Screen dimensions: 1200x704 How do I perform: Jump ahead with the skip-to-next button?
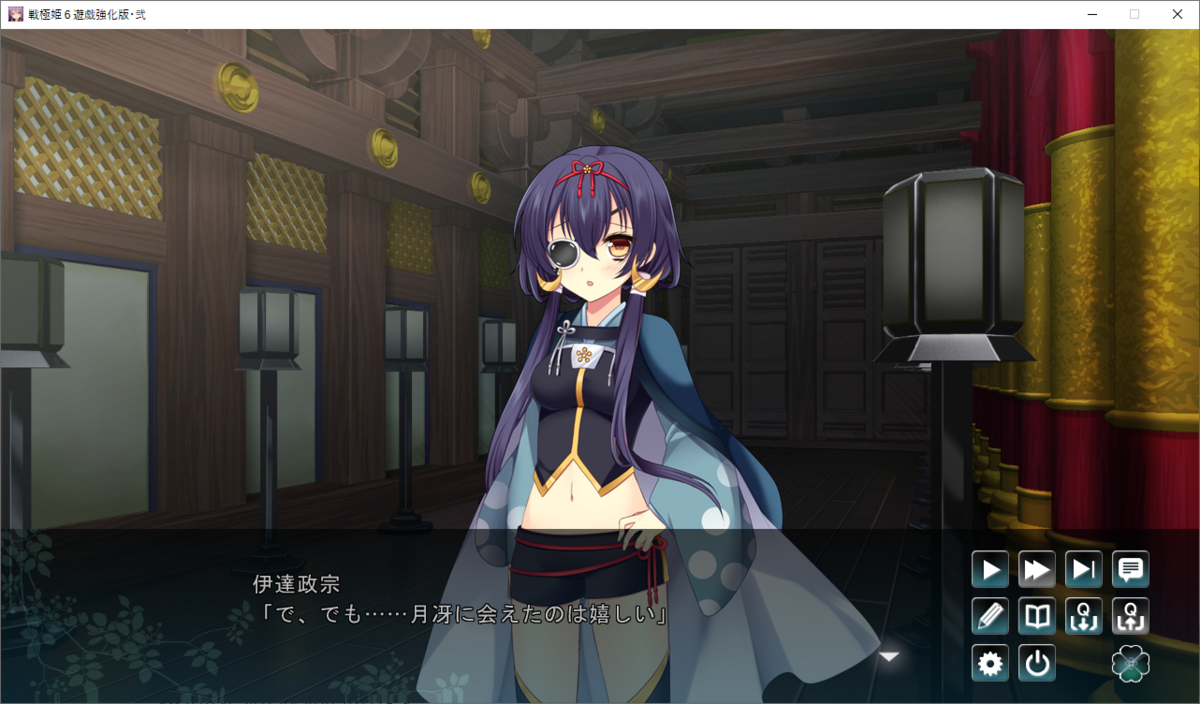coord(1084,570)
